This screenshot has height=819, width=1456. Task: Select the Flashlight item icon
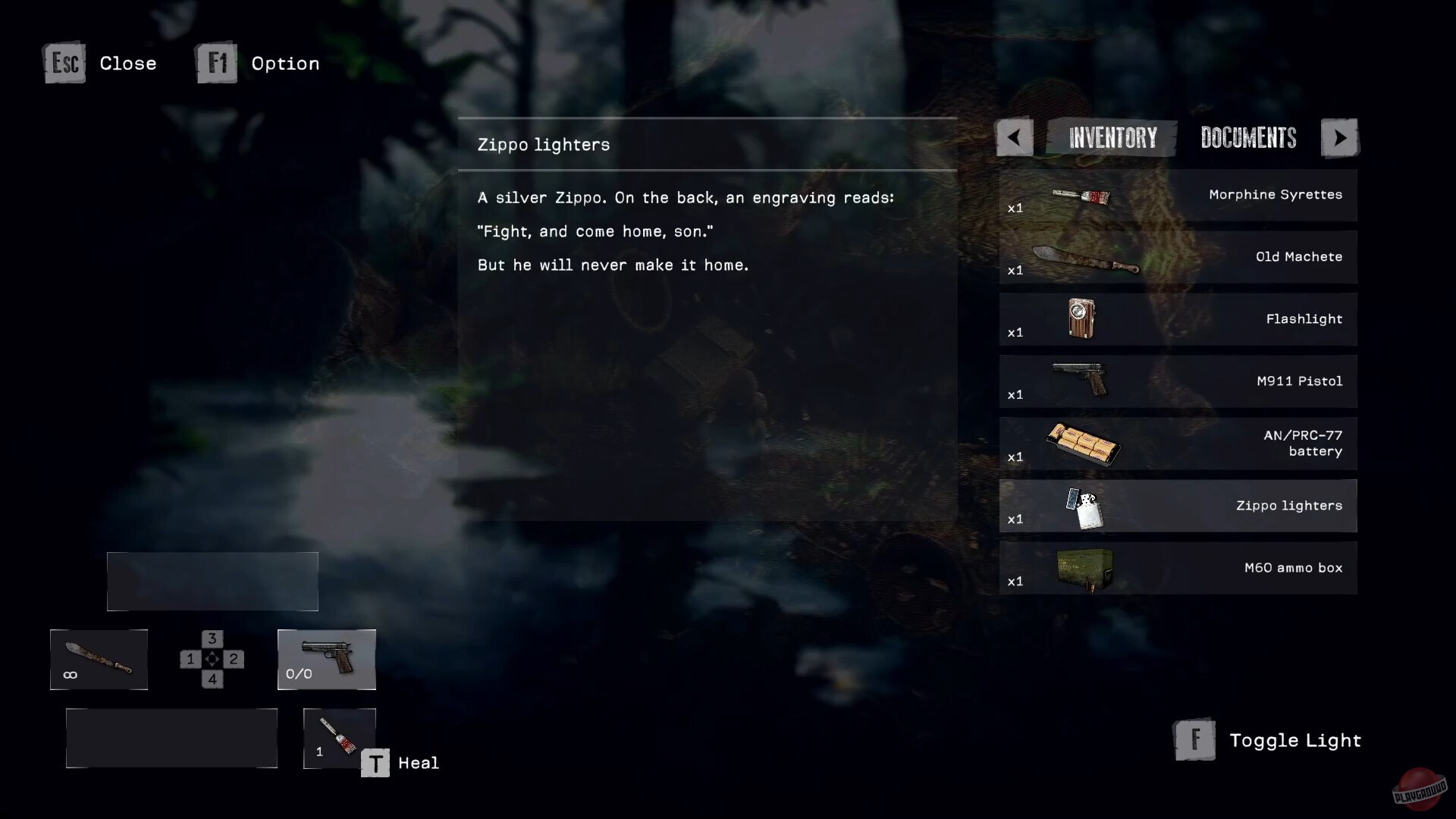tap(1078, 318)
